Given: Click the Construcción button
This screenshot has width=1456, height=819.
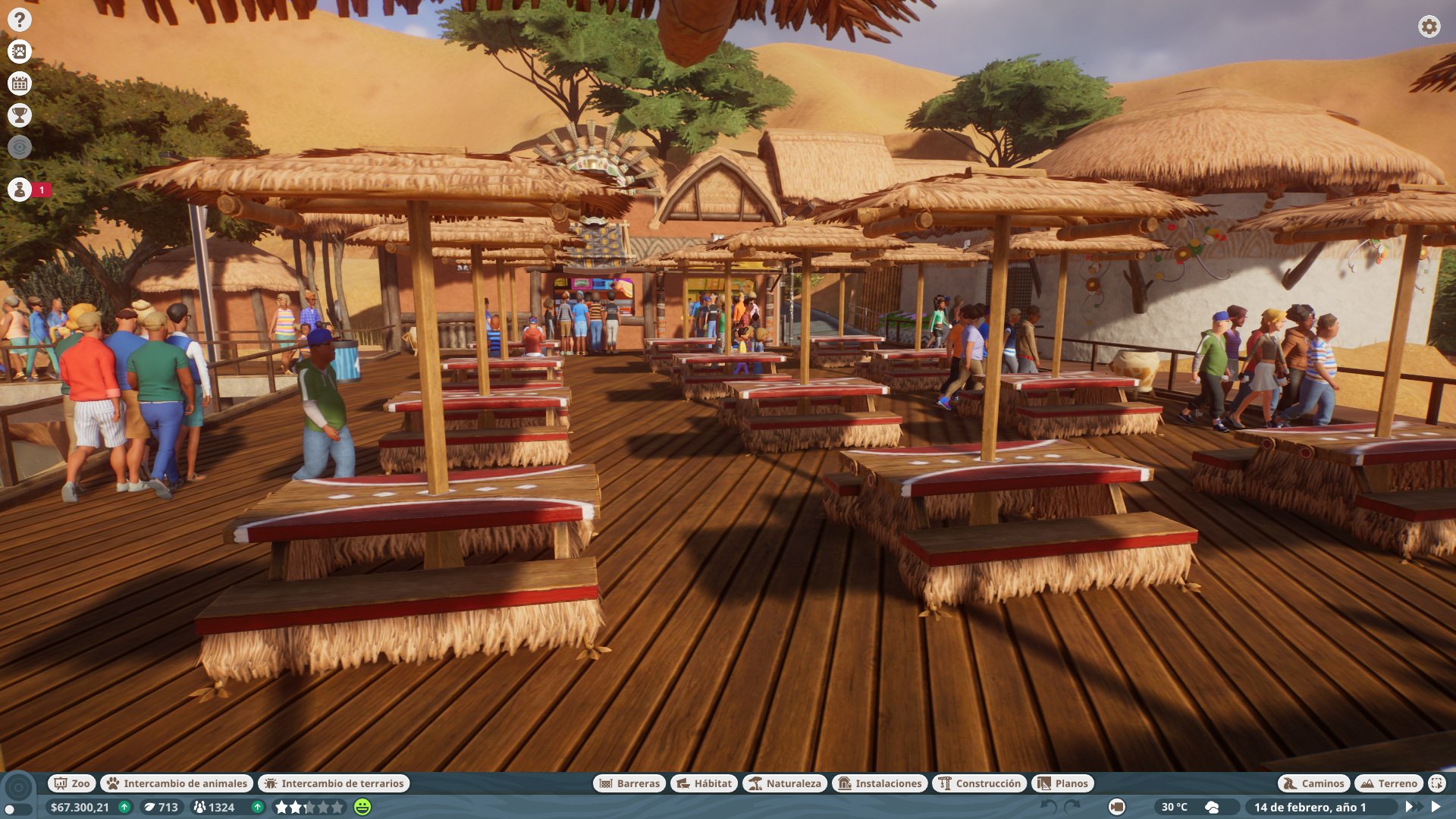Looking at the screenshot, I should point(980,783).
